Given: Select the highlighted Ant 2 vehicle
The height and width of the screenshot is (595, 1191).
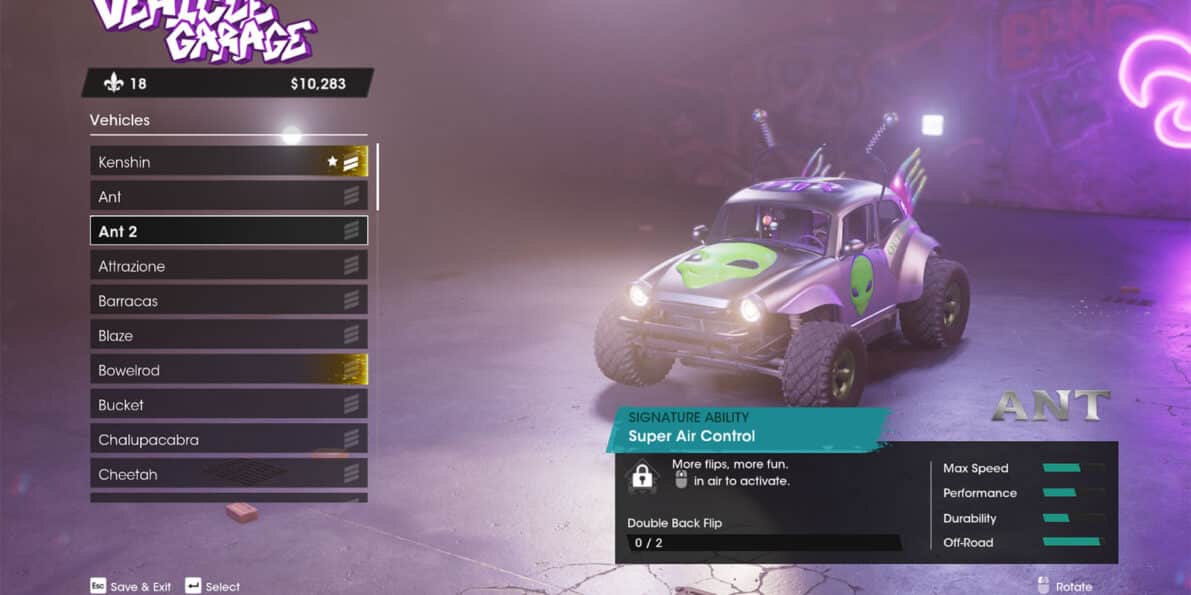Looking at the screenshot, I should [x=228, y=231].
